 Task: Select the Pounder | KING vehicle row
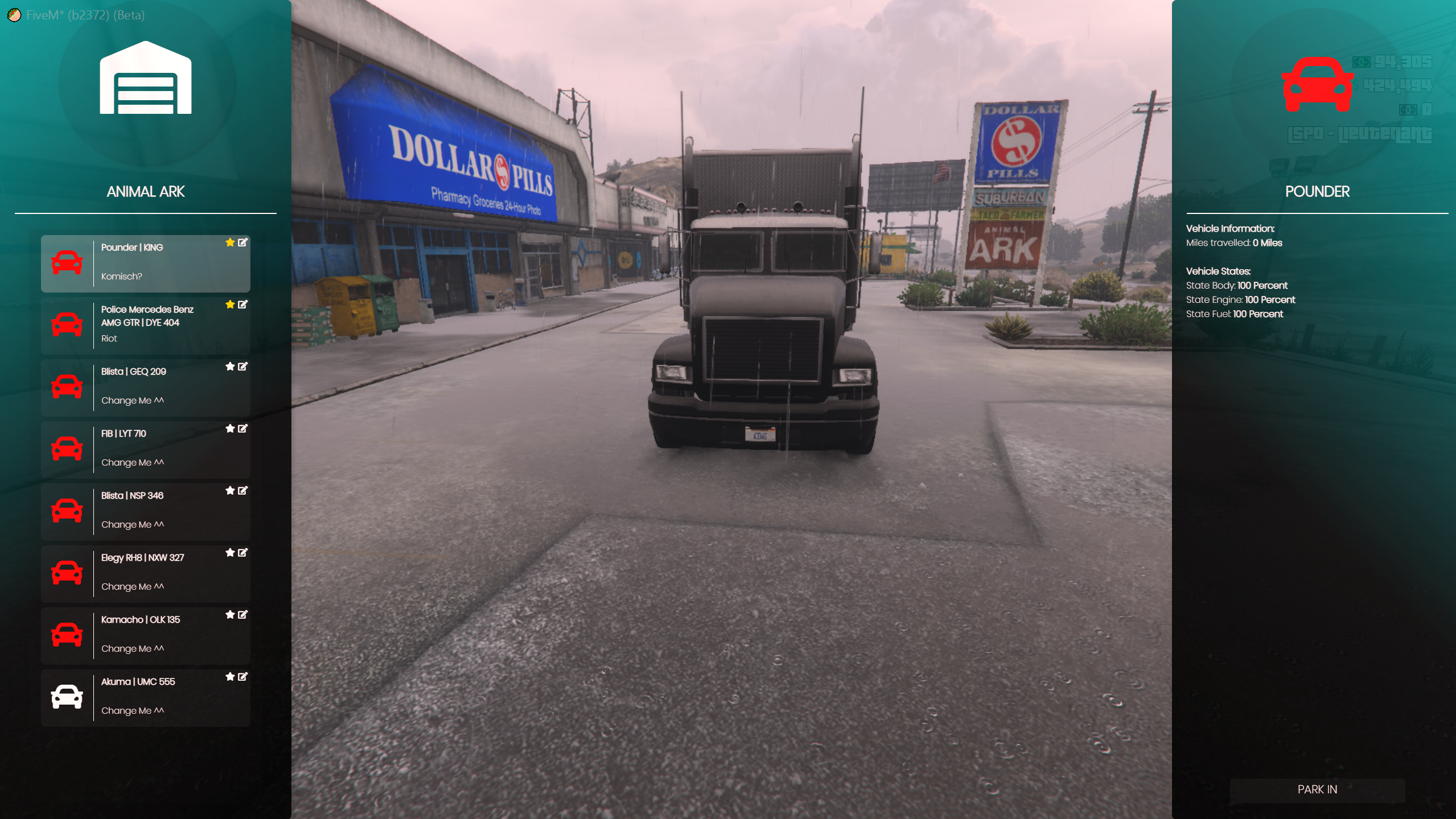point(145,264)
